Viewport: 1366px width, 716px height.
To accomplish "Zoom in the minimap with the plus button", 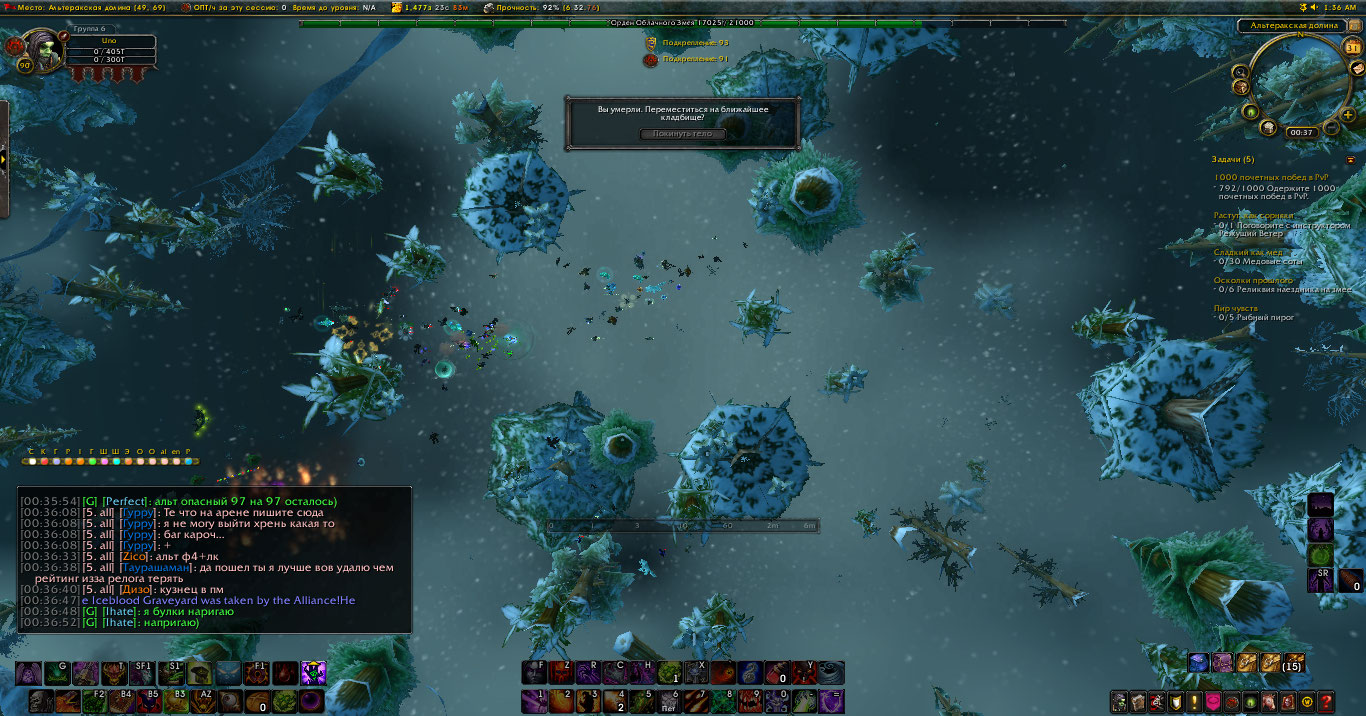I will [x=1348, y=115].
